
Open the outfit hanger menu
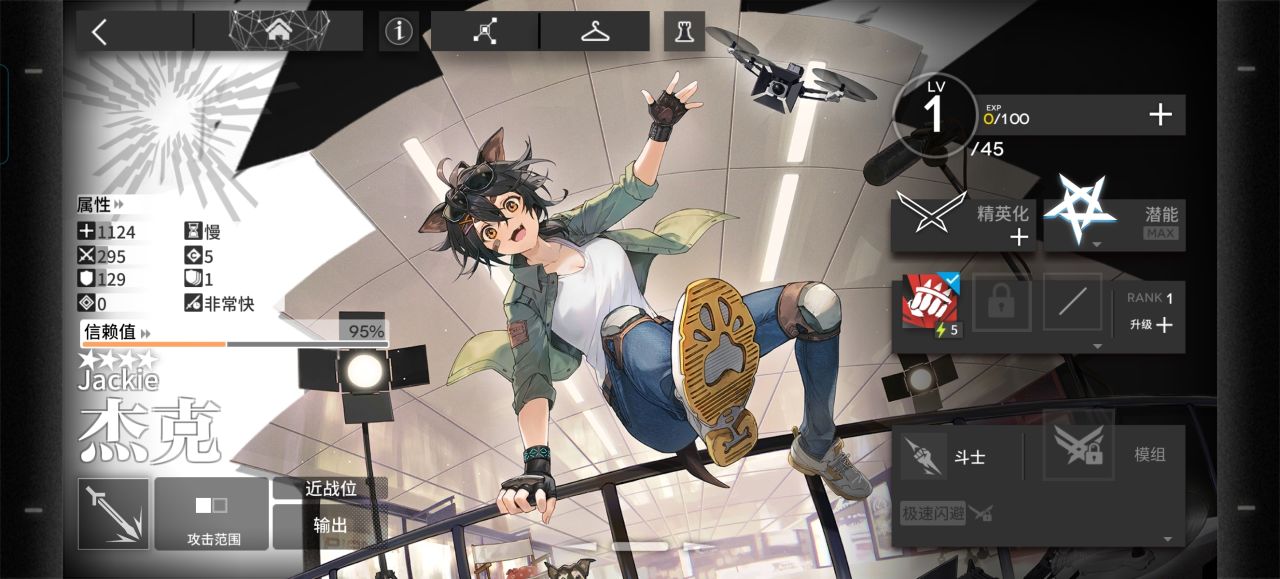coord(595,31)
